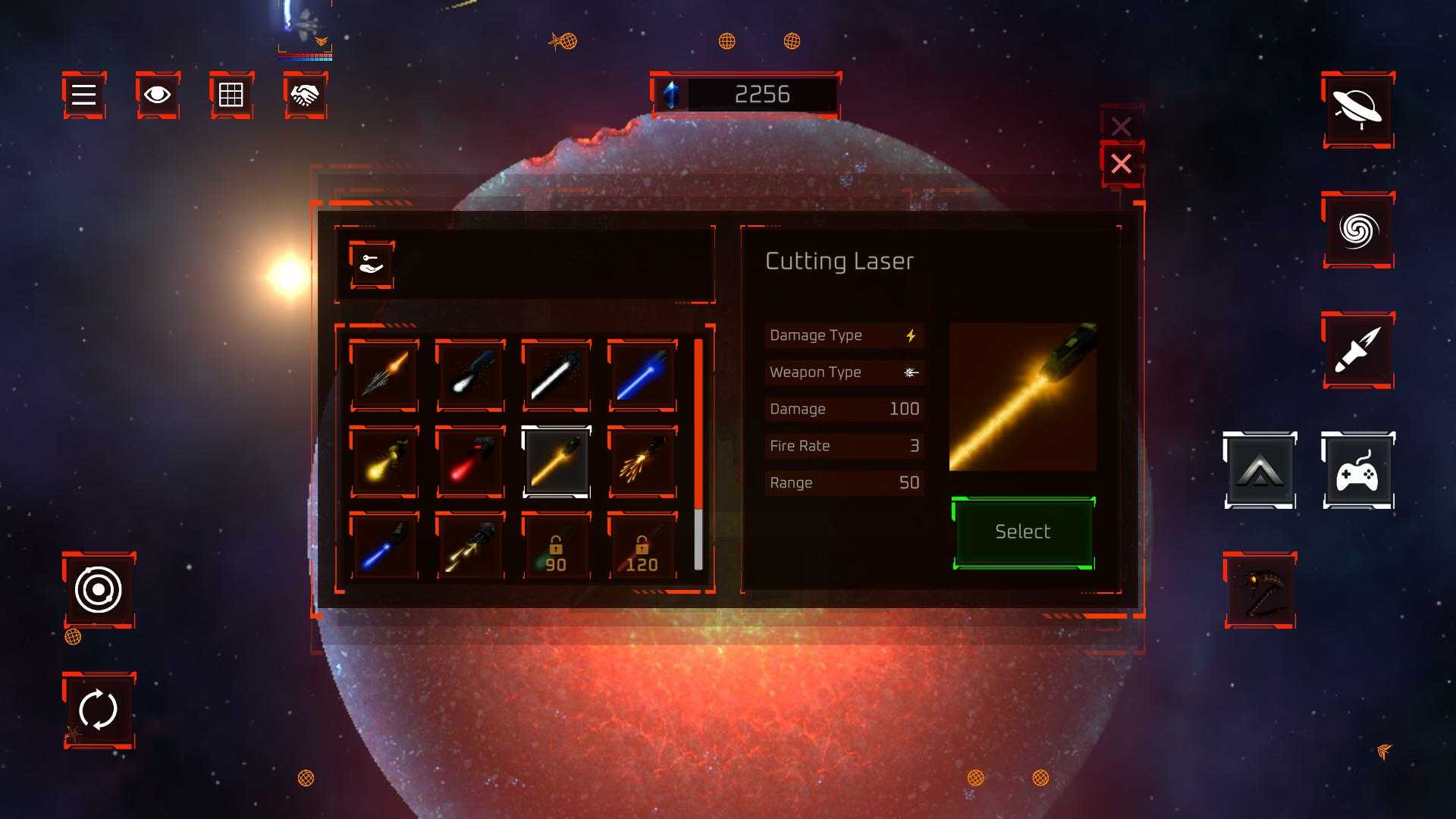Image resolution: width=1456 pixels, height=819 pixels.
Task: Open the hamburger main menu
Action: click(83, 95)
